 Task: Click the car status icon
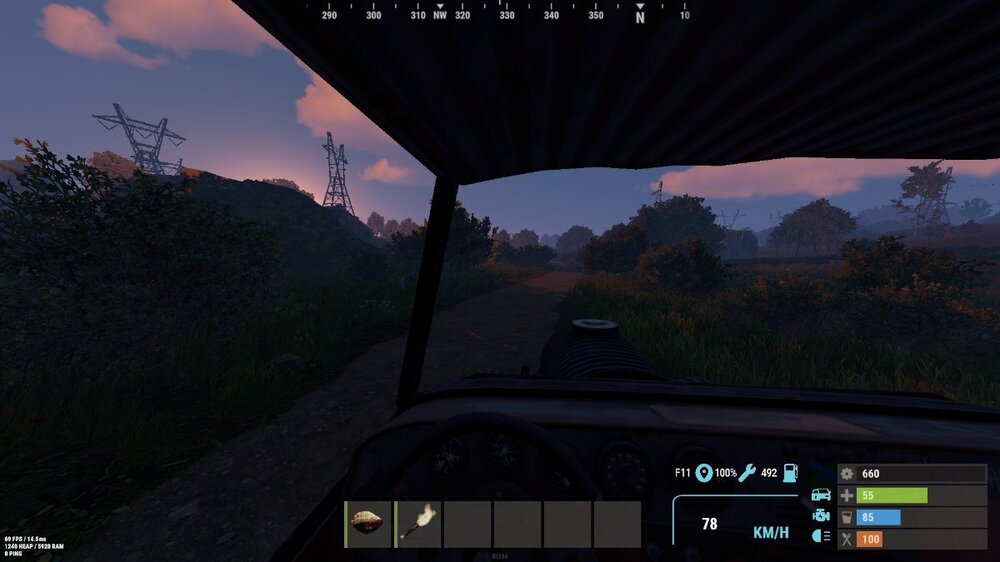821,495
